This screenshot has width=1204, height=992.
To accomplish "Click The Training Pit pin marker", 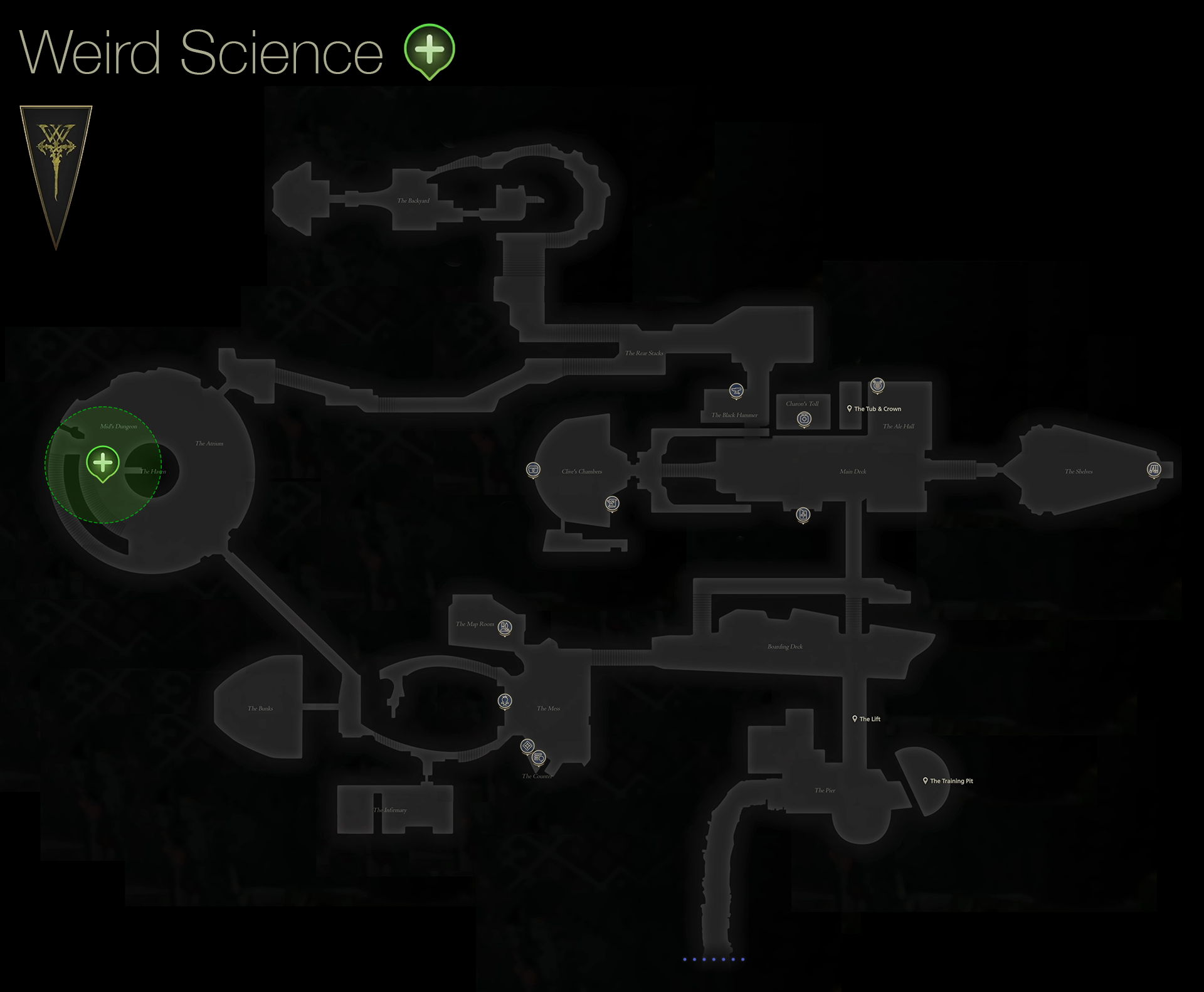I will tap(926, 780).
